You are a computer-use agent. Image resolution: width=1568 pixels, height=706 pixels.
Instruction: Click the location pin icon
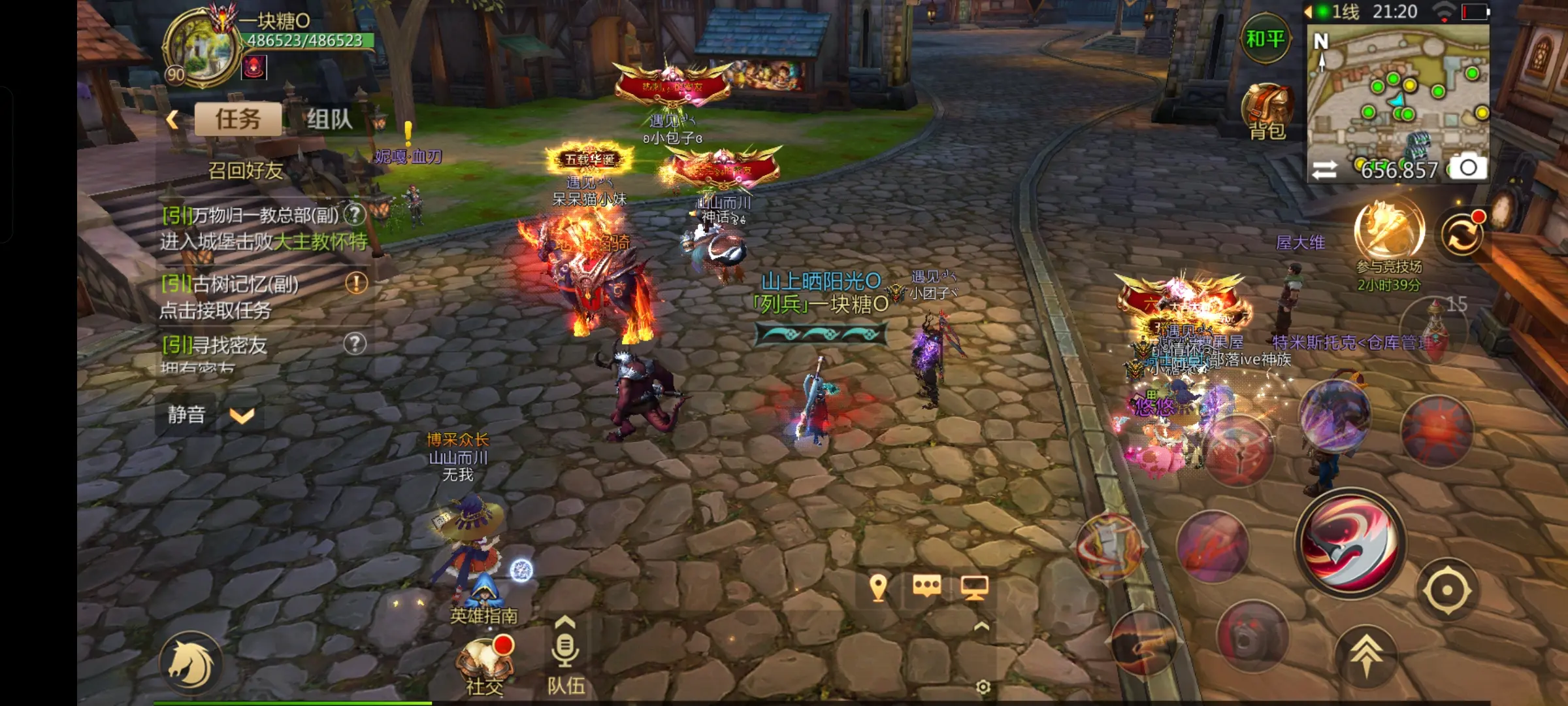(879, 588)
